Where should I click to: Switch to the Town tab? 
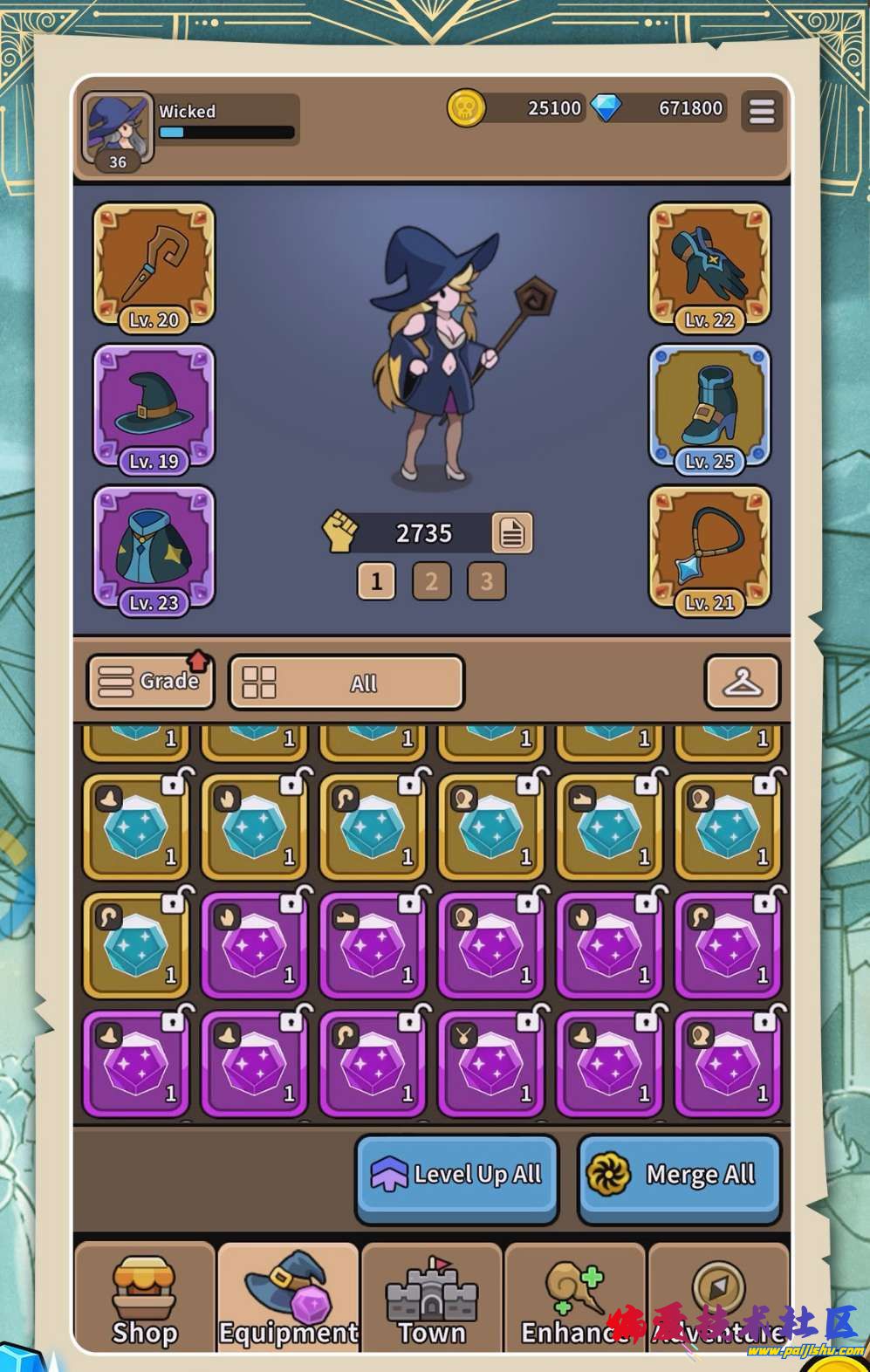[432, 1299]
